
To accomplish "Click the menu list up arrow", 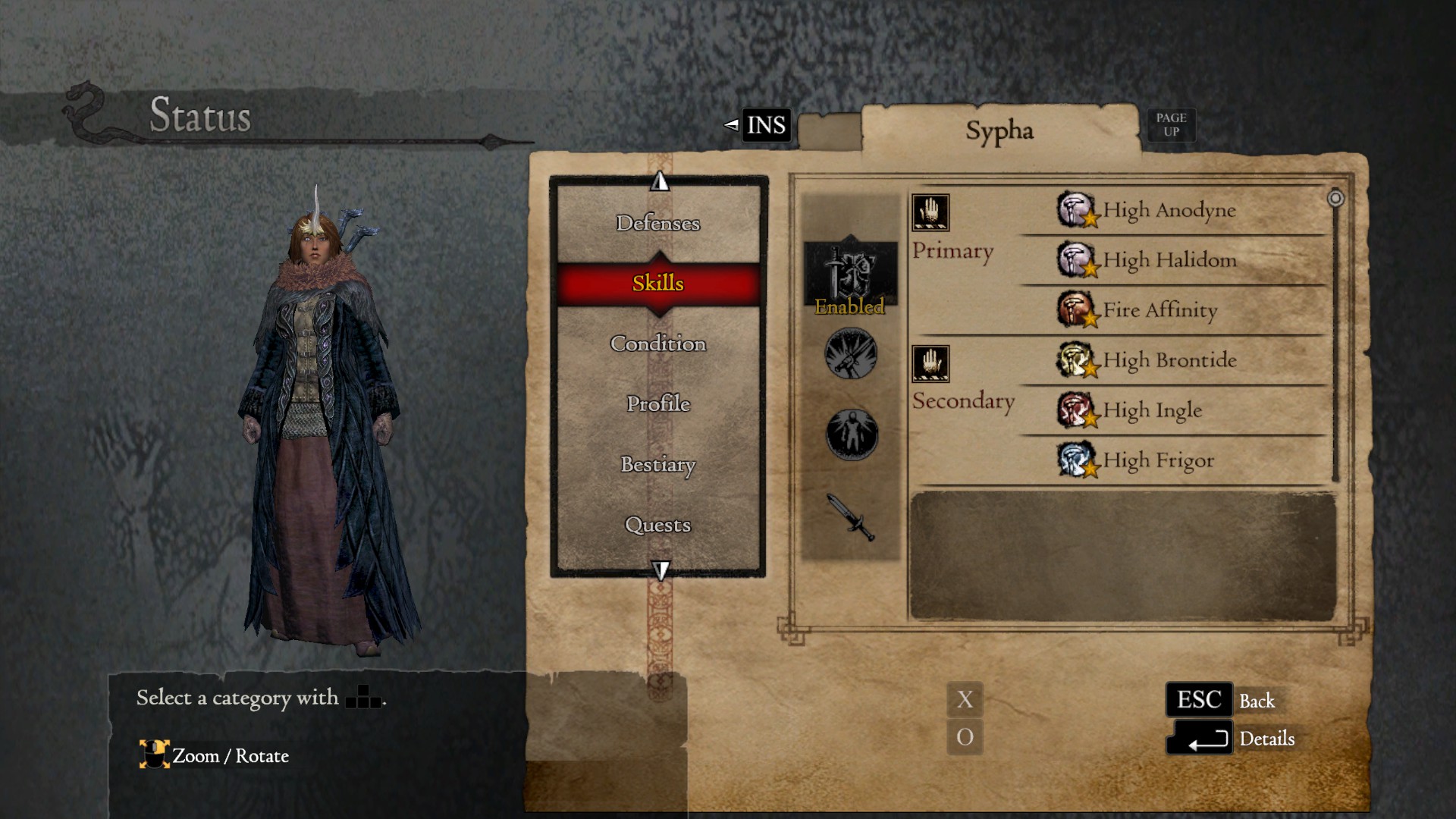I will point(660,181).
